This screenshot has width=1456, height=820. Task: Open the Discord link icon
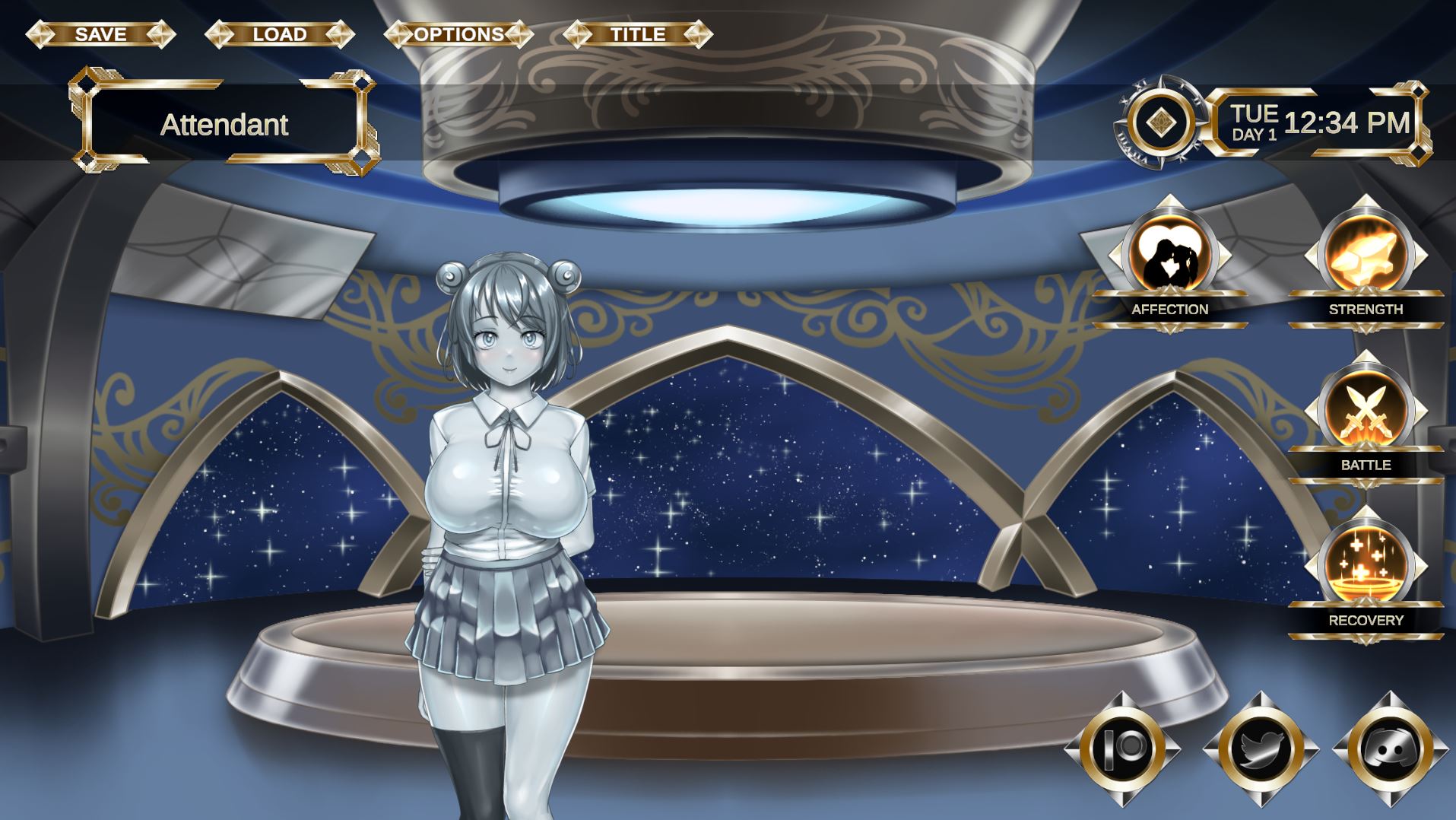[x=1391, y=749]
